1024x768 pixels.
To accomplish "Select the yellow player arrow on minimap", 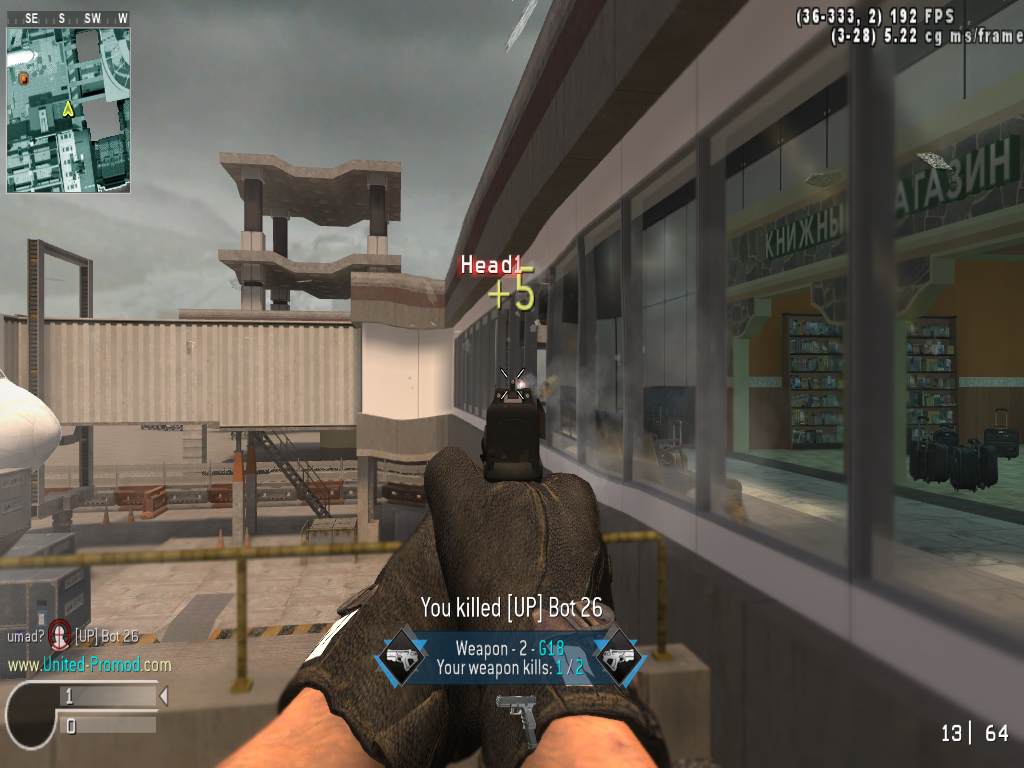I will point(68,108).
